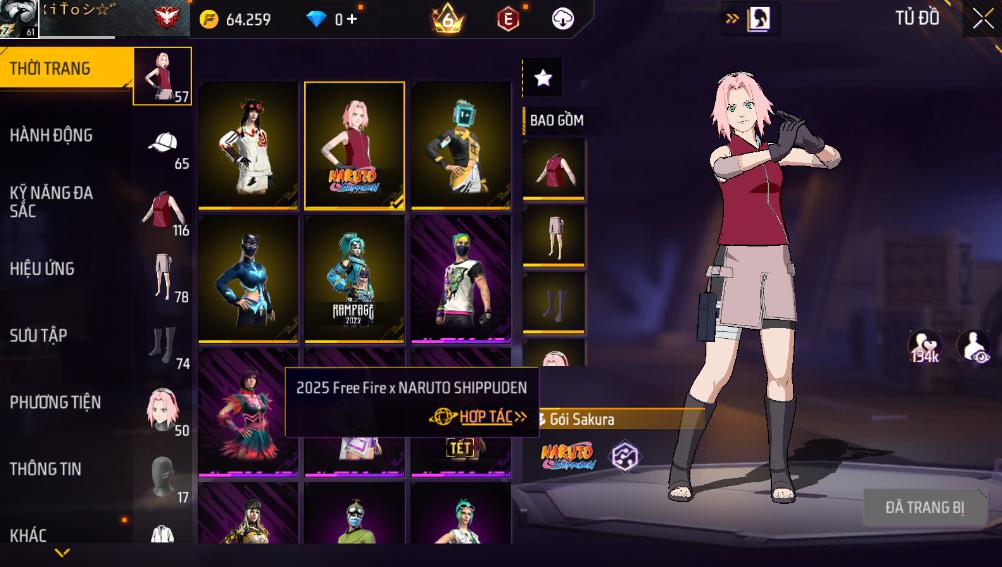Pick the Rampage 2022 outfit bundle
This screenshot has width=1002, height=567.
click(x=354, y=279)
